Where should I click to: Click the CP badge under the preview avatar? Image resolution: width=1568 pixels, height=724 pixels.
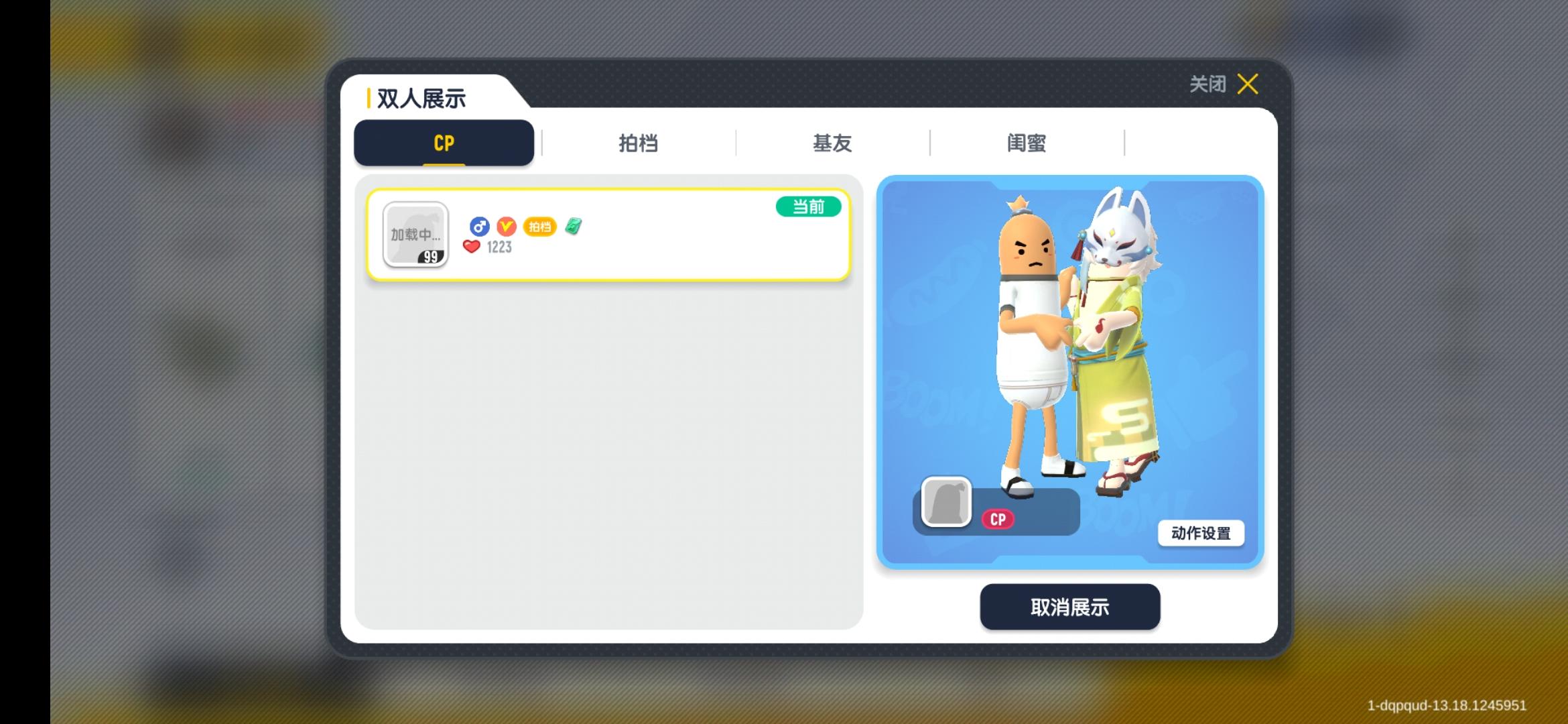(998, 519)
